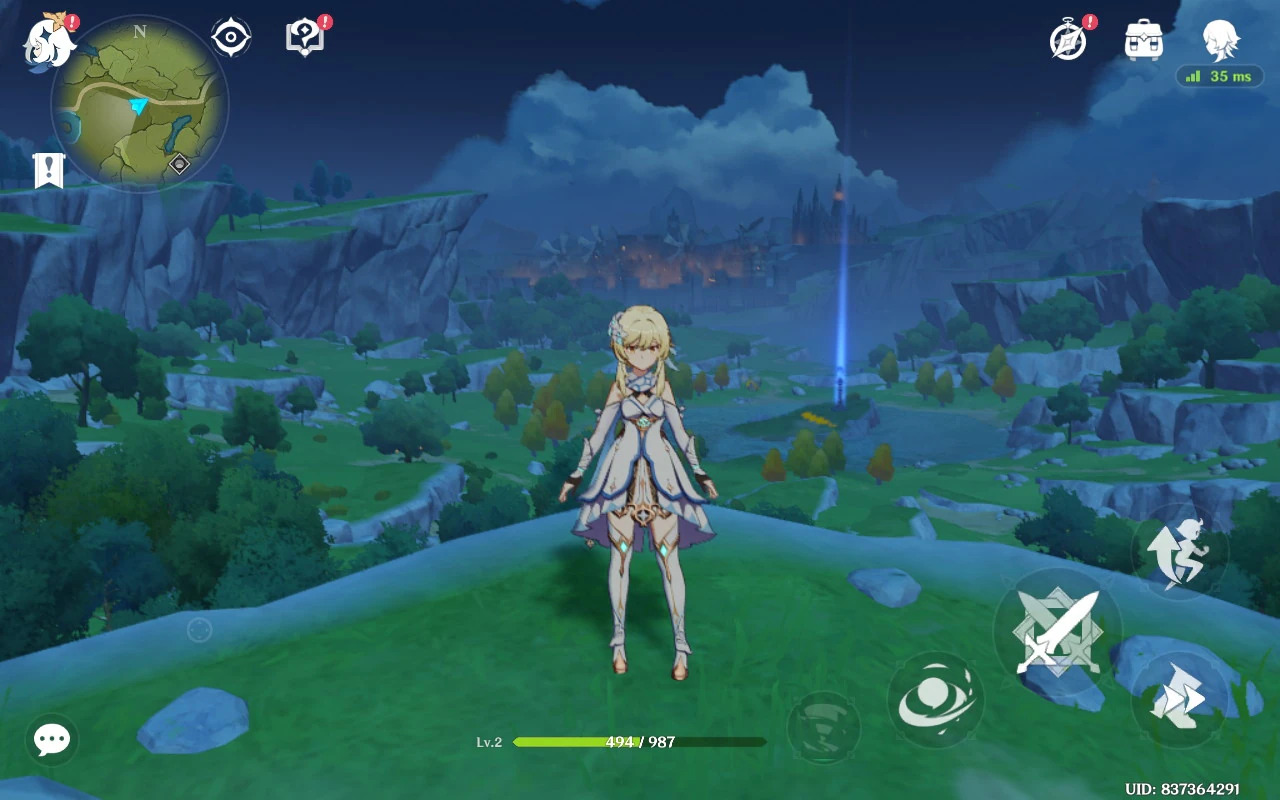1280x800 pixels.
Task: Activate the dimmed Elemental Burst button
Action: click(824, 727)
